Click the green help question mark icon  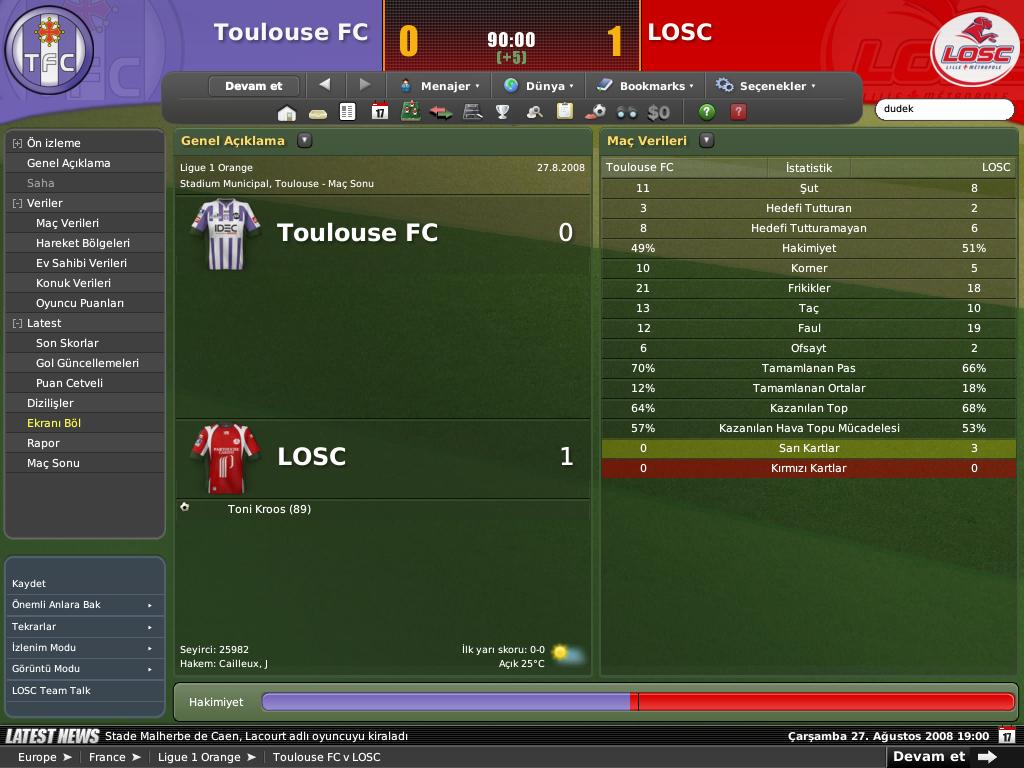click(707, 112)
